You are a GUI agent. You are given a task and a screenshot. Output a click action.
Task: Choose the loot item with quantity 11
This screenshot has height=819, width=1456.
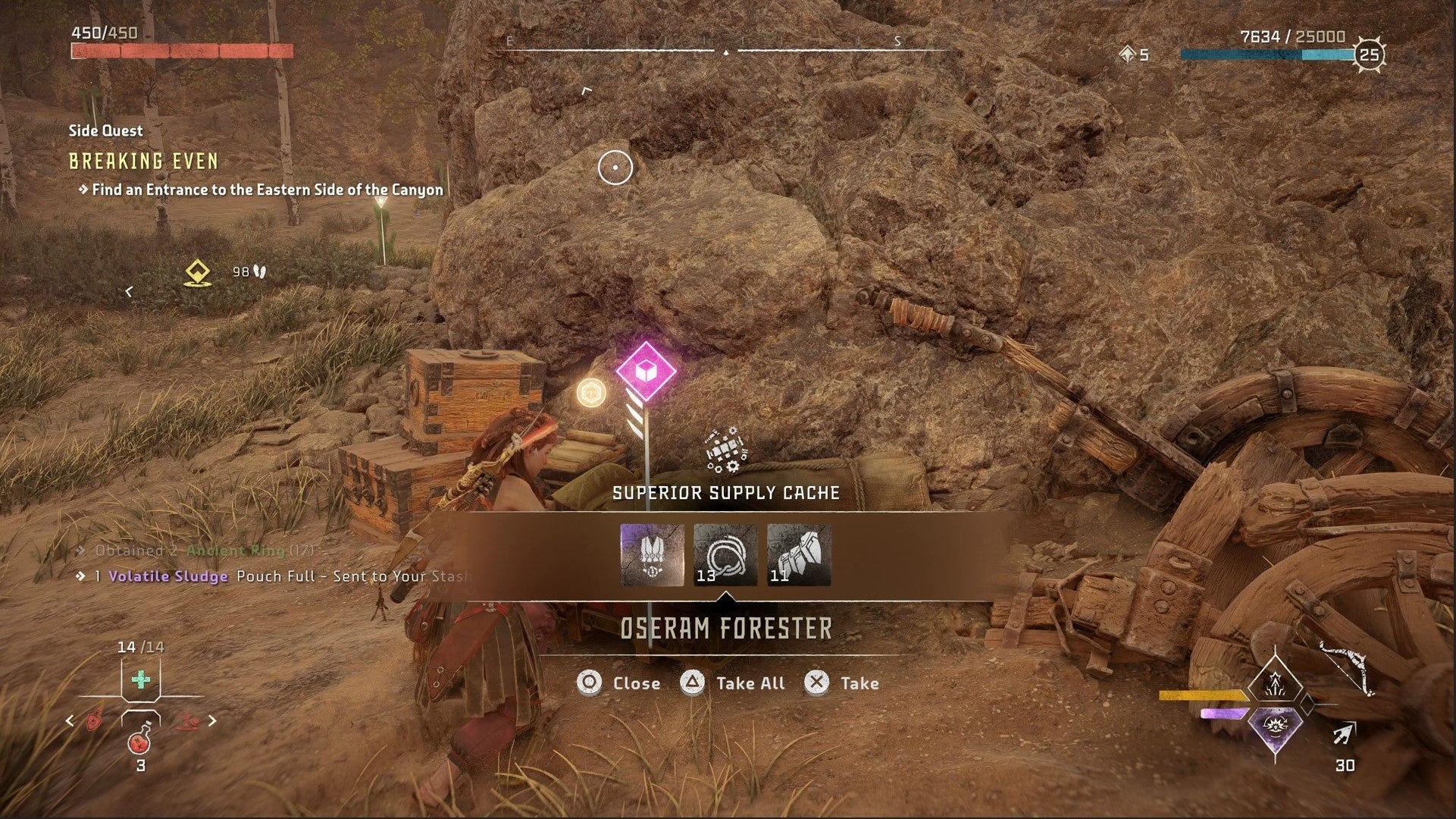(799, 555)
